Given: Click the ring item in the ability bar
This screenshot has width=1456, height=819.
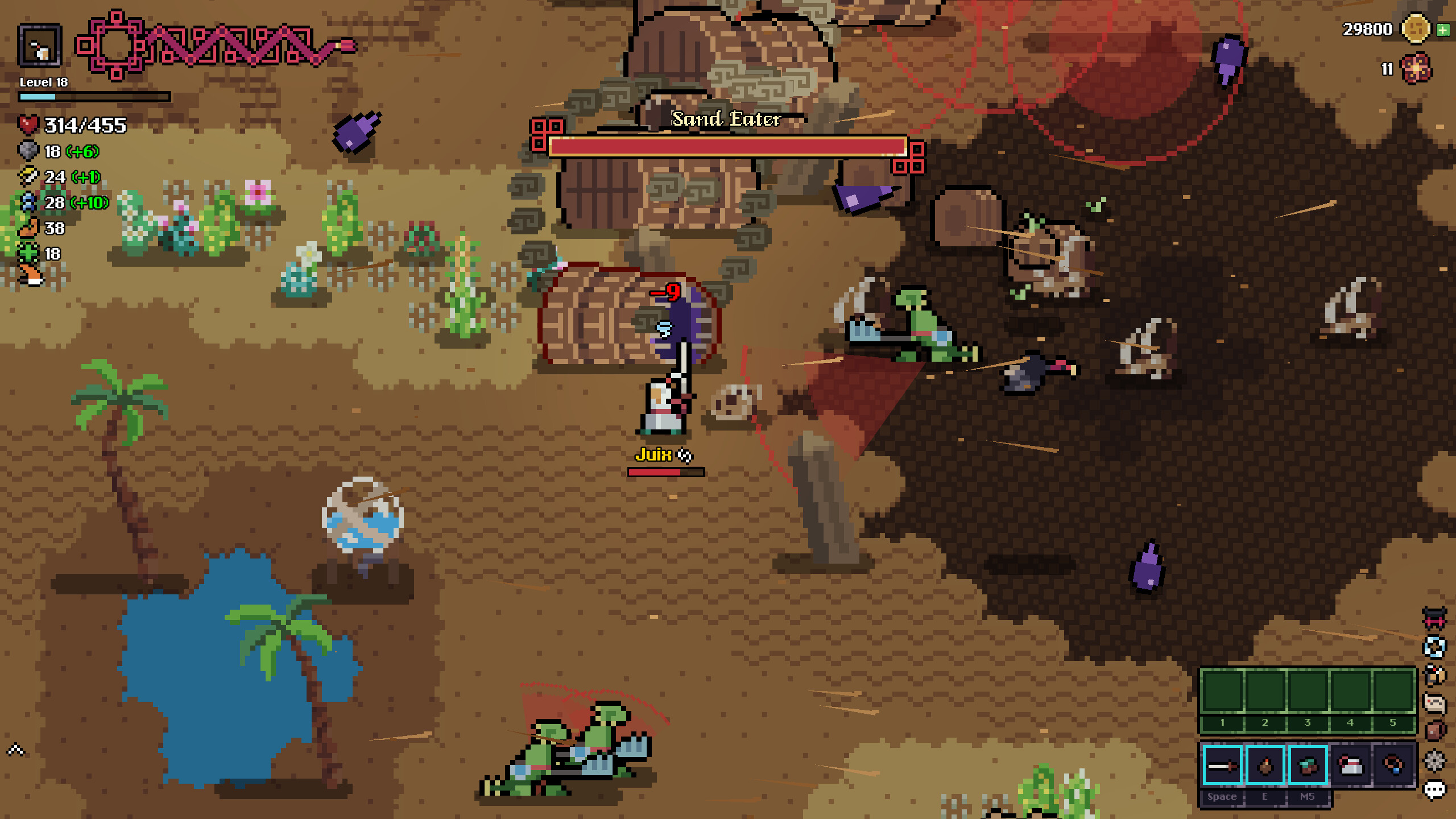Looking at the screenshot, I should (x=1393, y=766).
